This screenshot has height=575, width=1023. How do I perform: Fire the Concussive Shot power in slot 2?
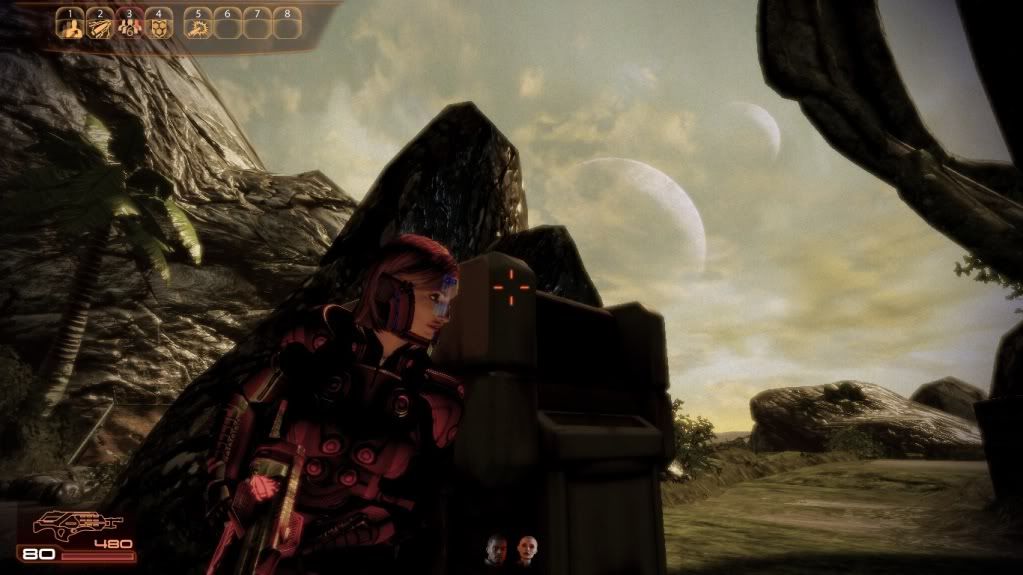[x=99, y=26]
